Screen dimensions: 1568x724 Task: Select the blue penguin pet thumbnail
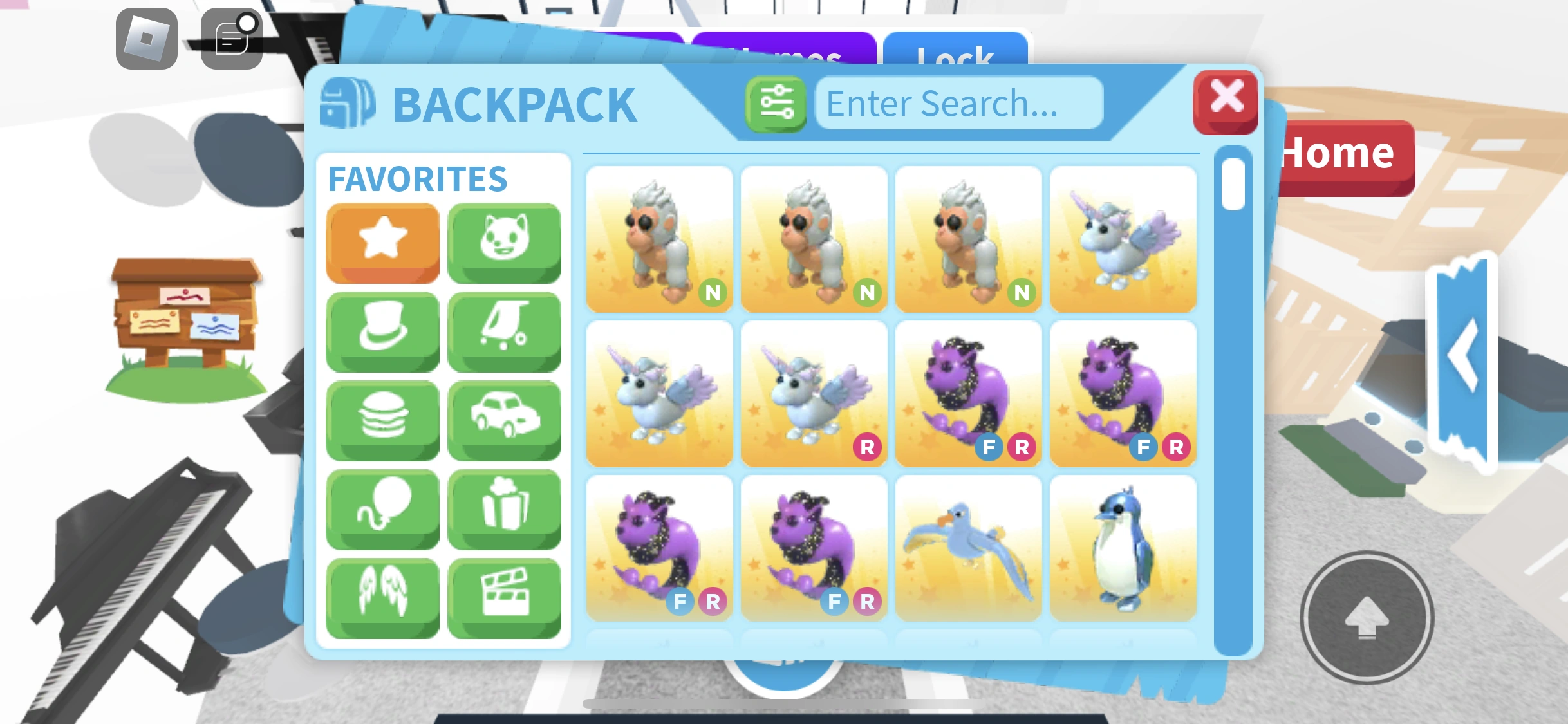[x=1123, y=547]
